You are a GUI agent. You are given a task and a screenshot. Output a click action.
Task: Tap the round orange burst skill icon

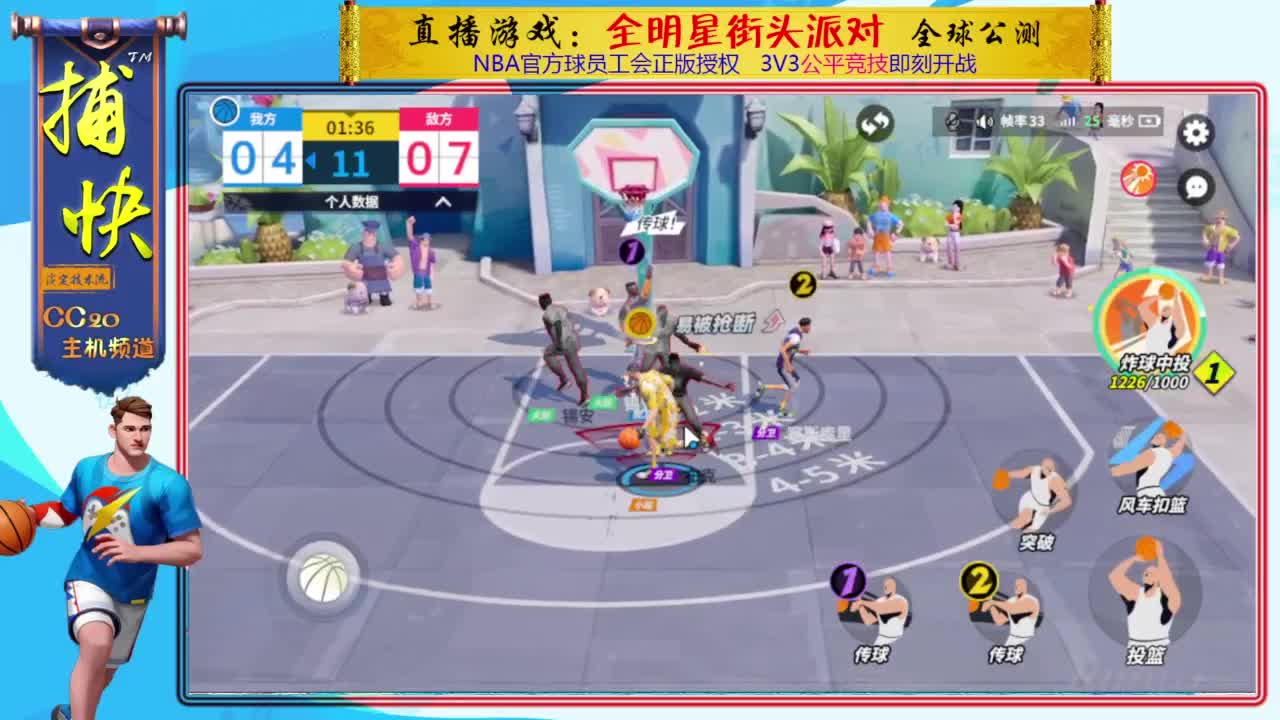coord(1138,180)
